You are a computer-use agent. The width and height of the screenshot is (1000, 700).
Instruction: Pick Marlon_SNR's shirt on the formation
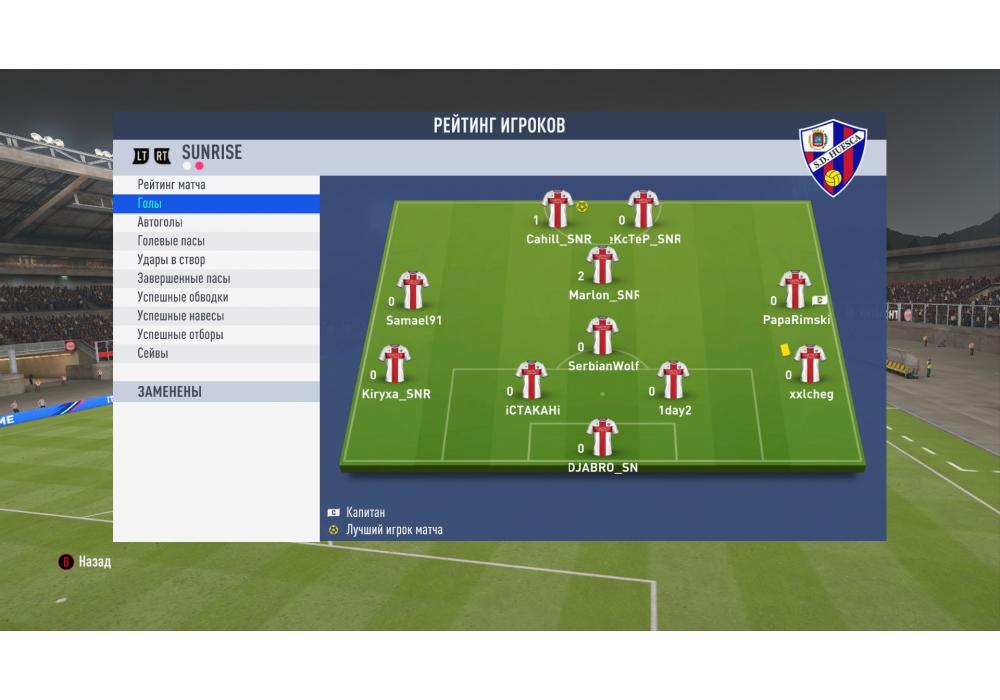click(x=602, y=266)
